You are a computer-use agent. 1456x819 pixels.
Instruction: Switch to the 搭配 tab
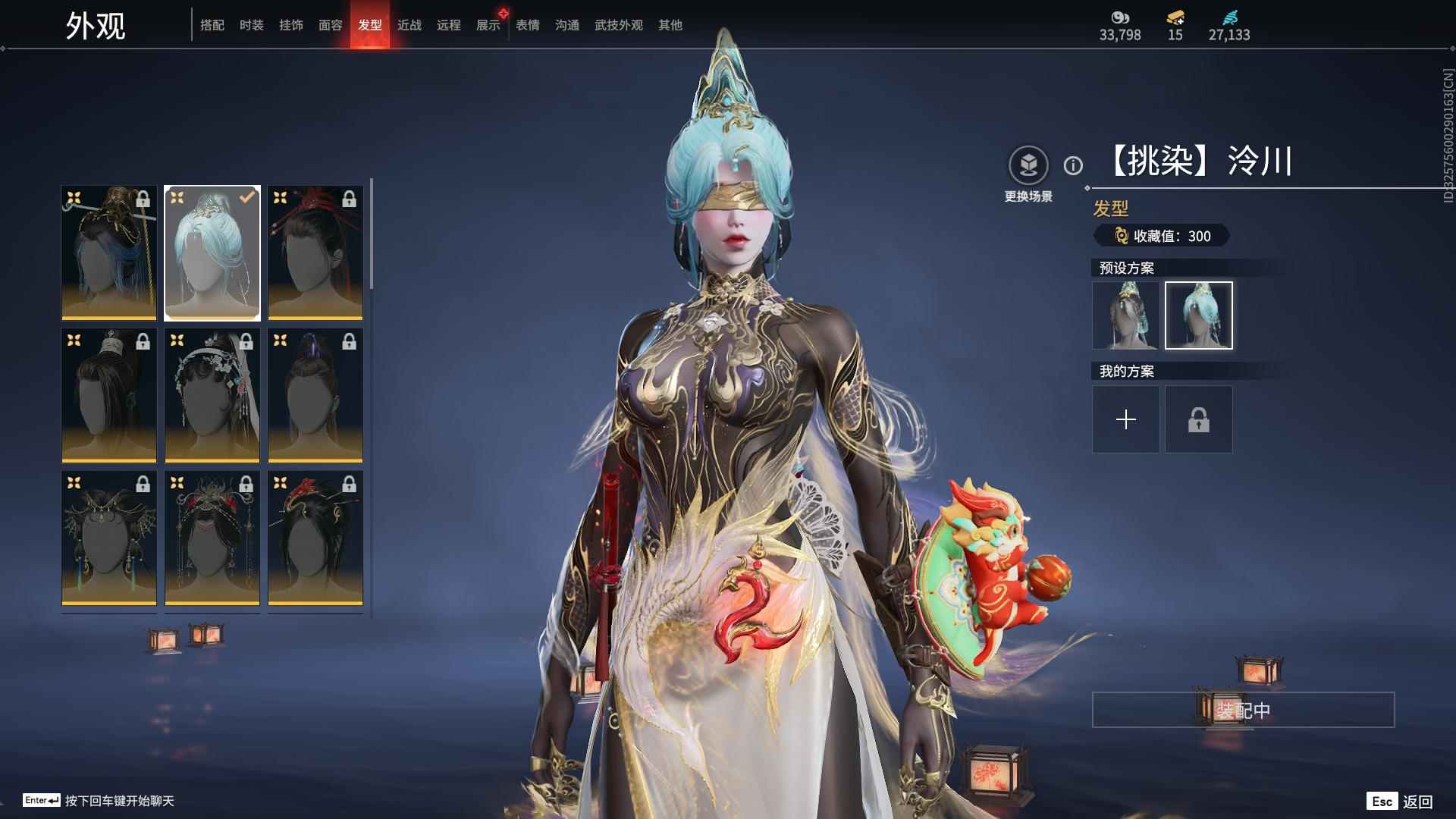[212, 25]
